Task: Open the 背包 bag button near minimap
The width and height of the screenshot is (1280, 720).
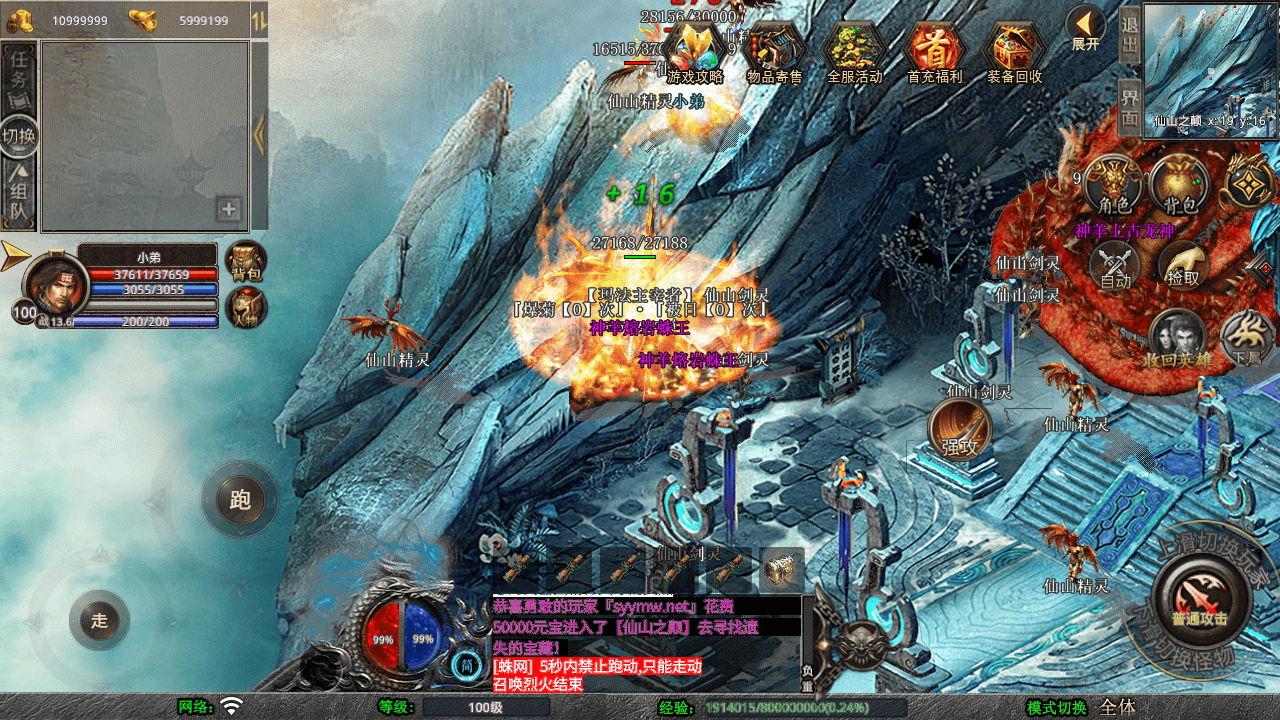Action: tap(1180, 186)
